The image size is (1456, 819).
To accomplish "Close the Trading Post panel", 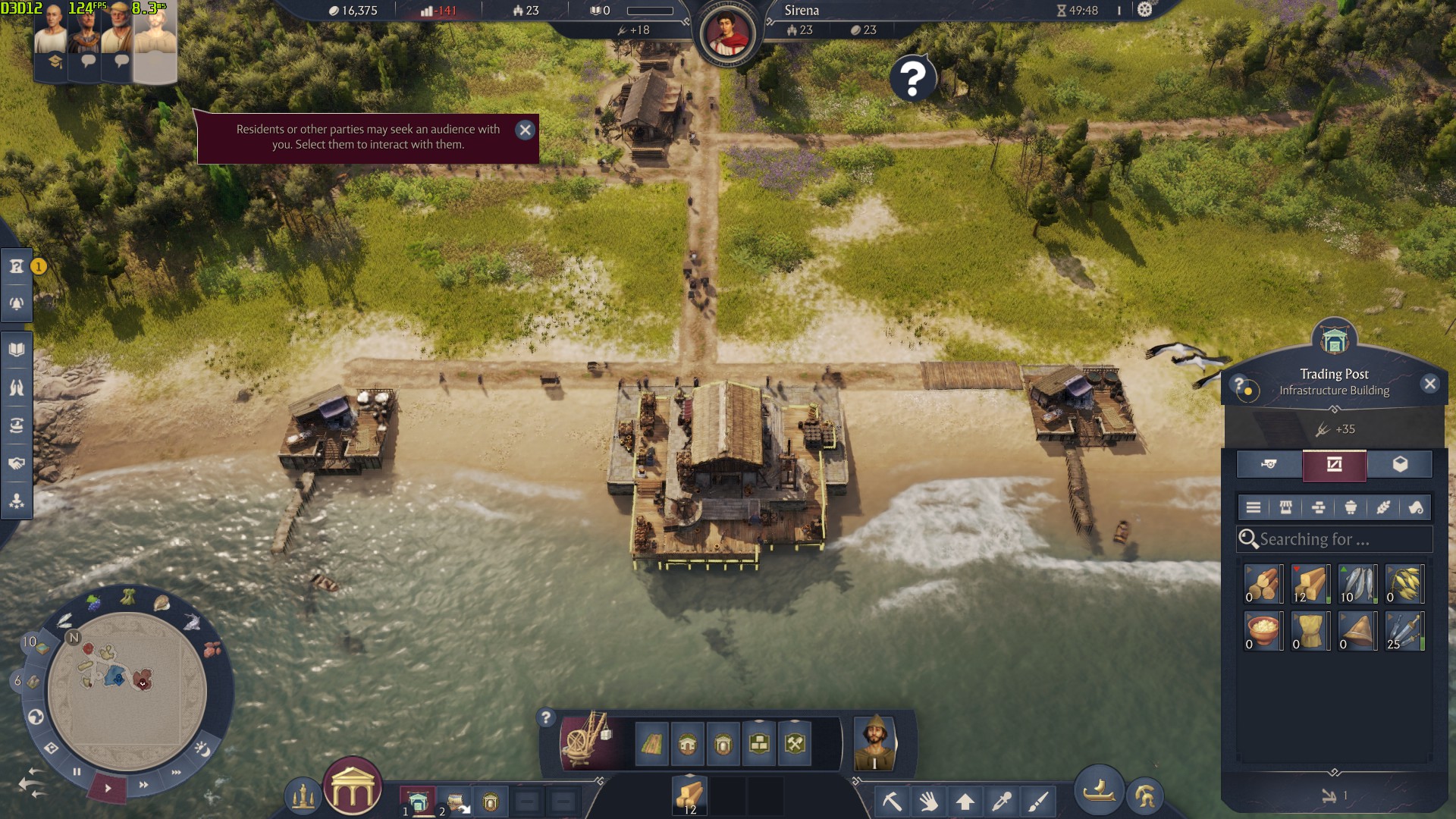I will pyautogui.click(x=1430, y=384).
